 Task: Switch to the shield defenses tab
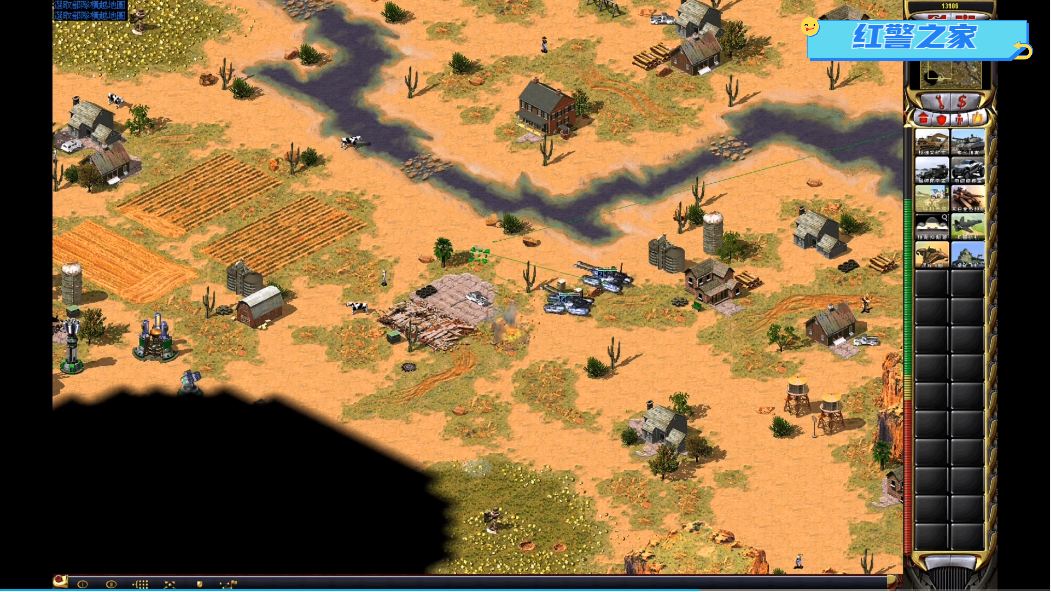coord(941,119)
